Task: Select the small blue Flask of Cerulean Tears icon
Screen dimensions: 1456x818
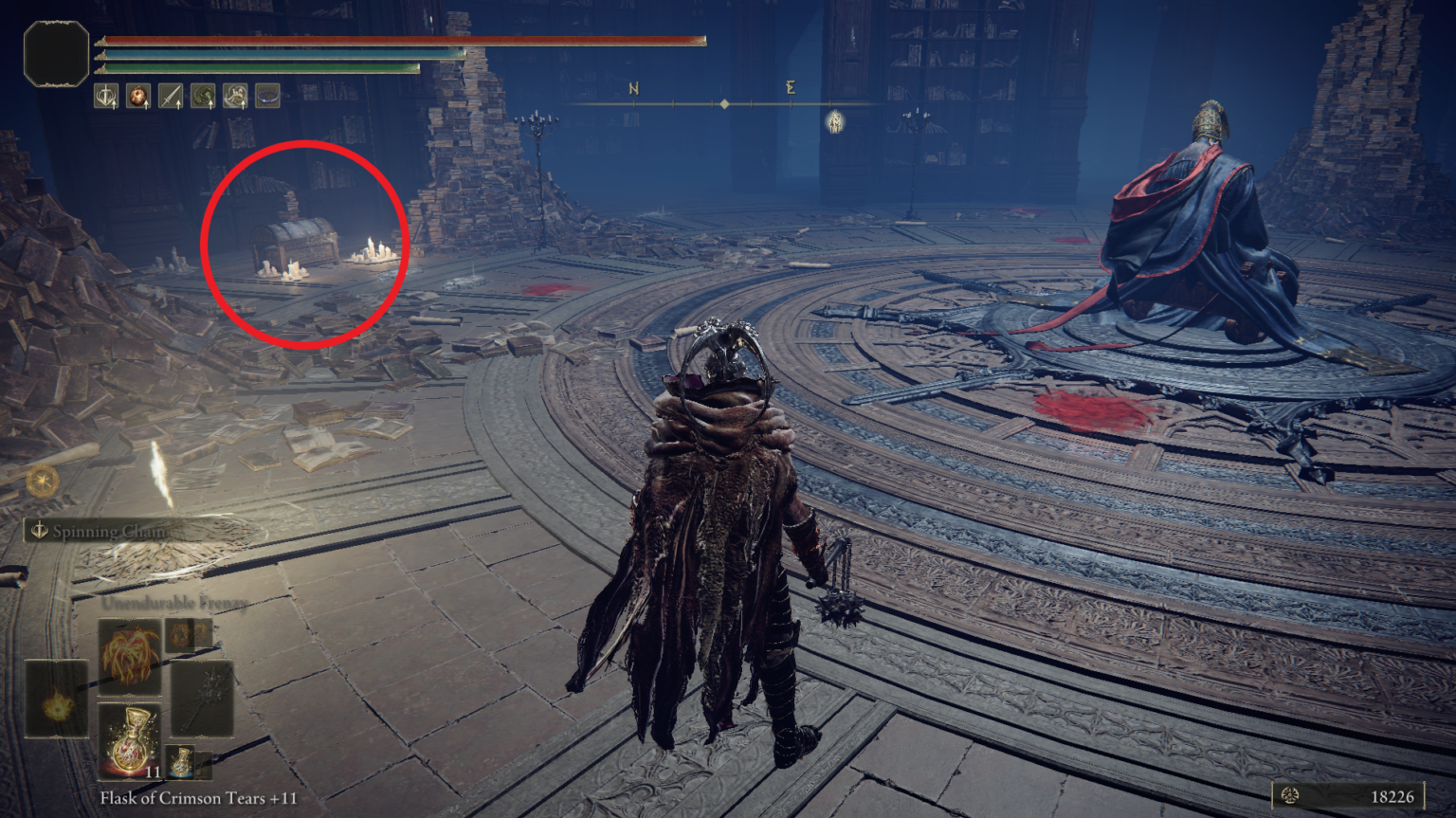Action: coord(181,760)
